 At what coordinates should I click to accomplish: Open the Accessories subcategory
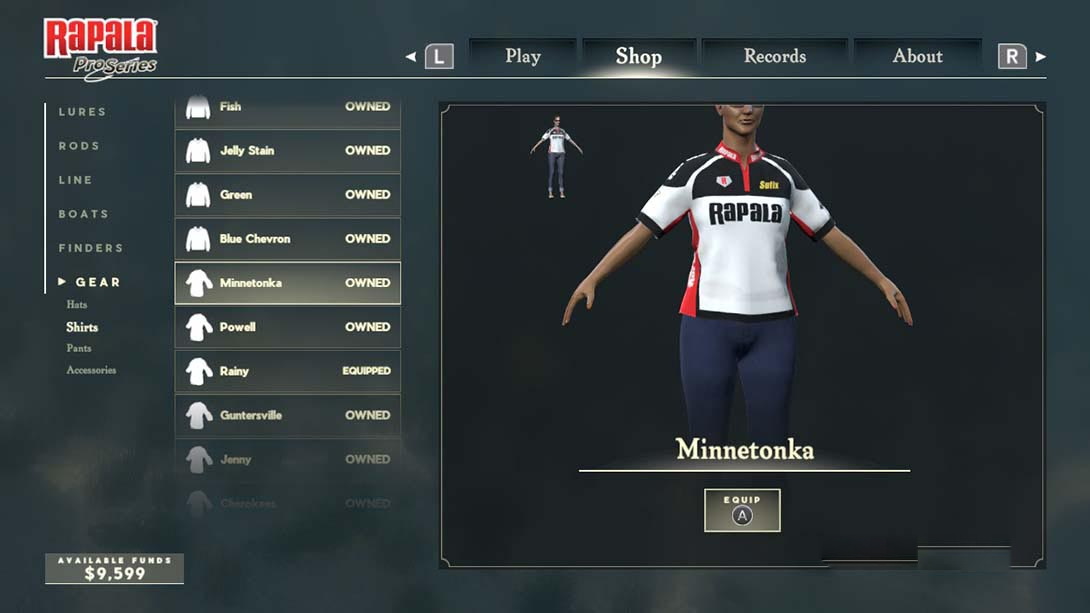pyautogui.click(x=91, y=370)
